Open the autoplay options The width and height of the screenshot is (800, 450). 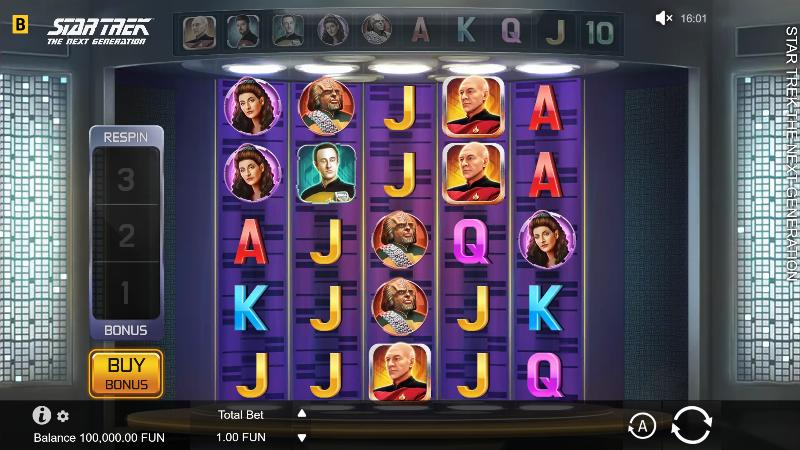click(641, 427)
